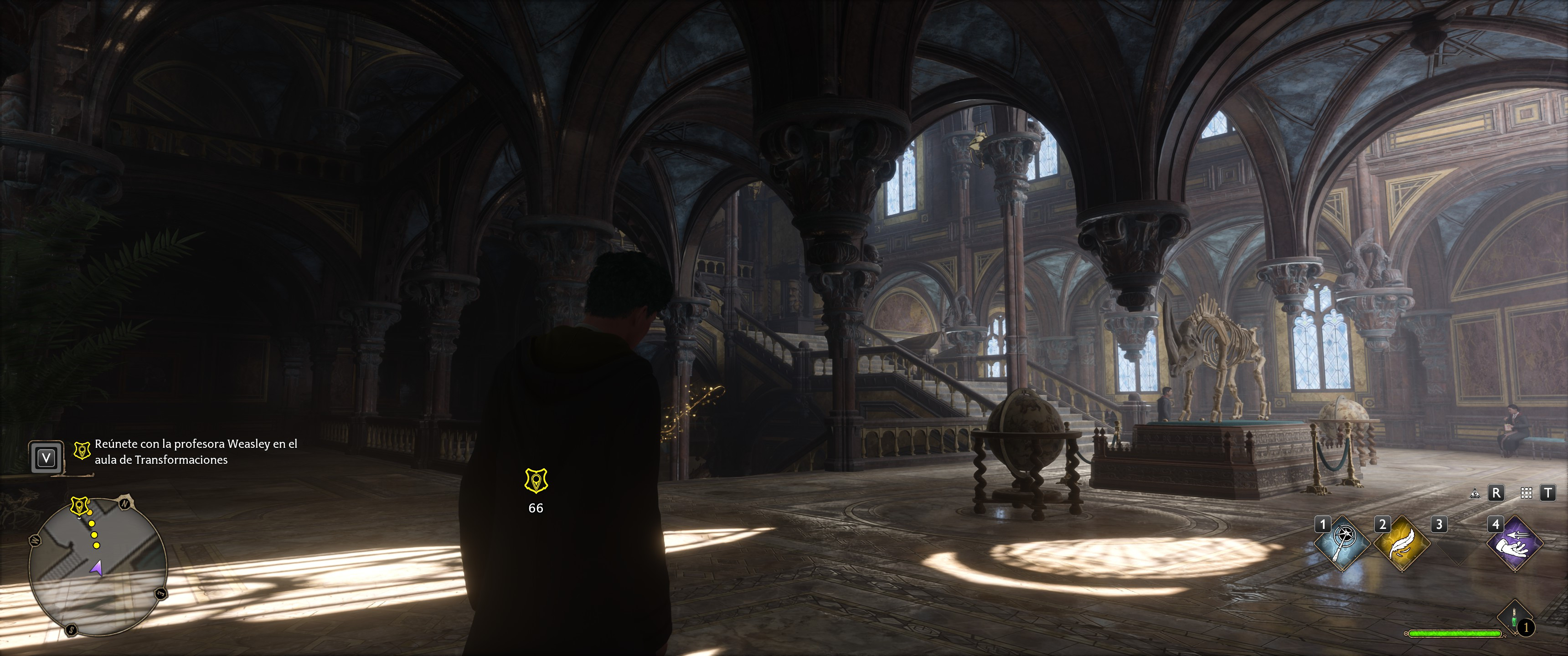Select the yellow quest marker on minimap edge

pyautogui.click(x=80, y=505)
